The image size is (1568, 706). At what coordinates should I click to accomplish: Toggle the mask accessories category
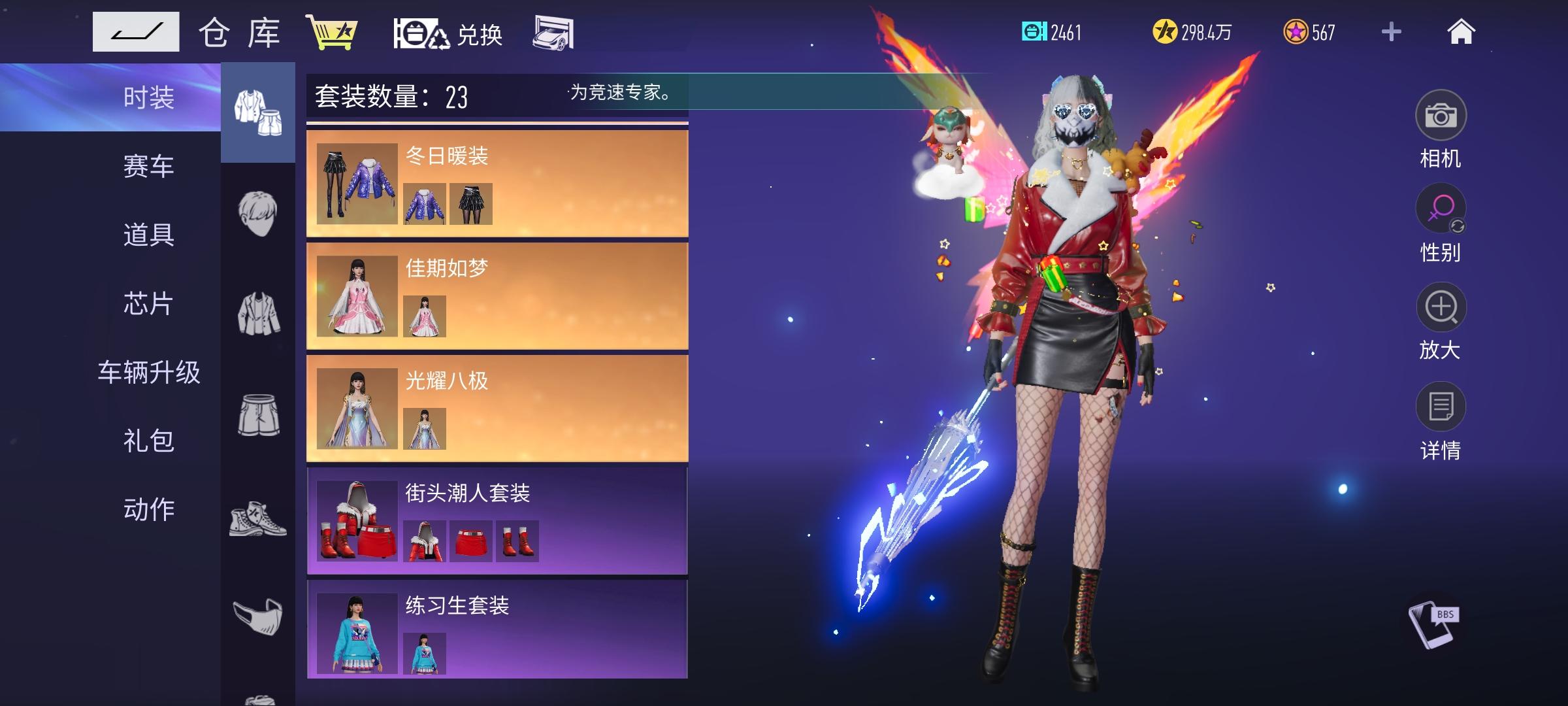257,614
